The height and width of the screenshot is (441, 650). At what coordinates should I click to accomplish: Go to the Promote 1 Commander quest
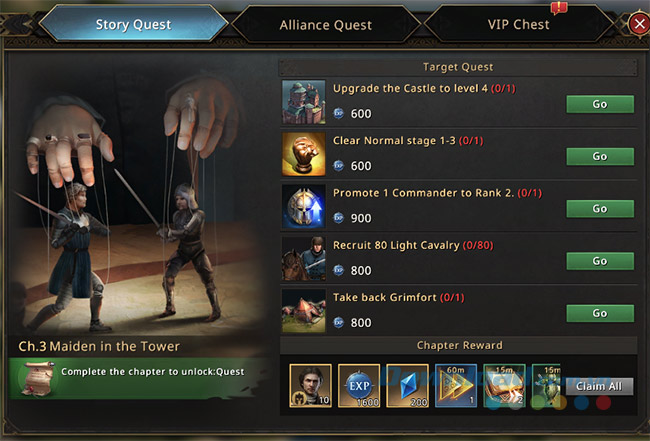tap(600, 209)
